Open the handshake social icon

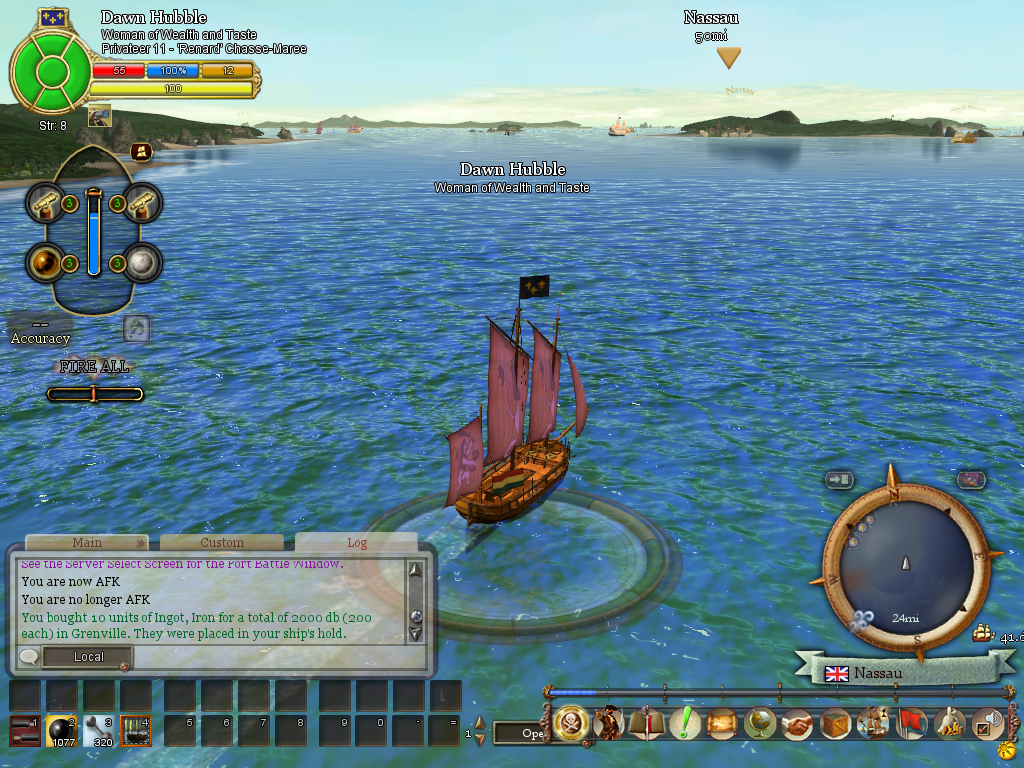click(x=797, y=724)
